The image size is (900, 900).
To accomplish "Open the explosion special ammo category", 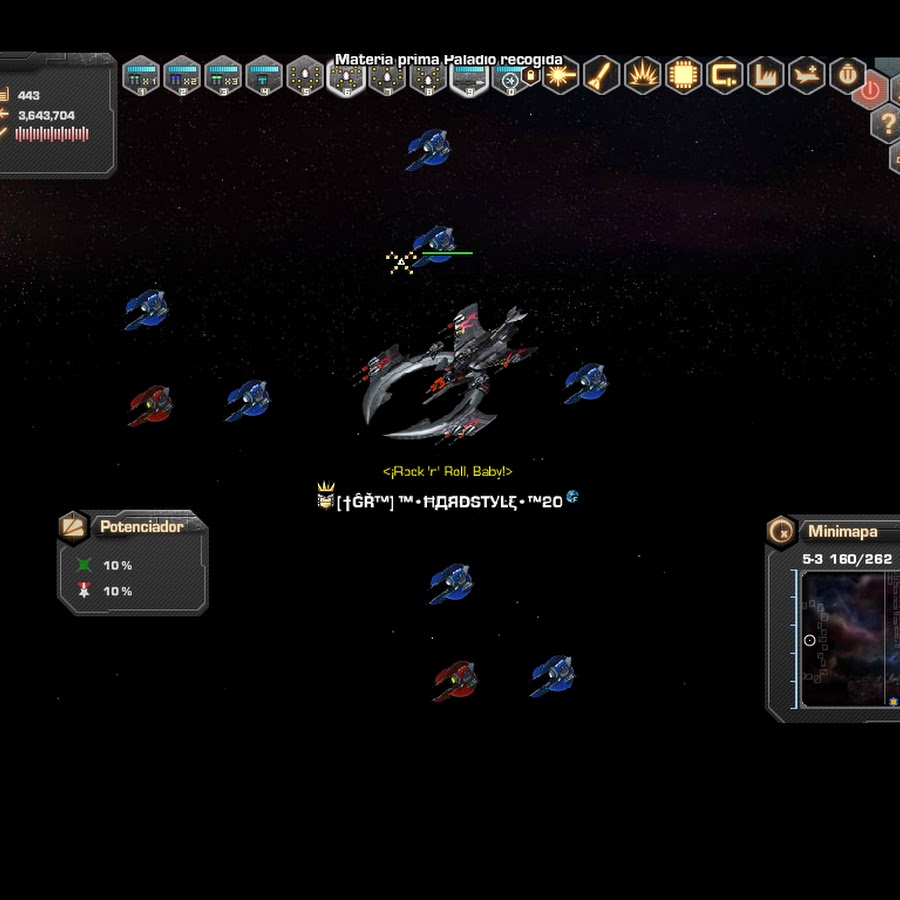I will tap(642, 75).
